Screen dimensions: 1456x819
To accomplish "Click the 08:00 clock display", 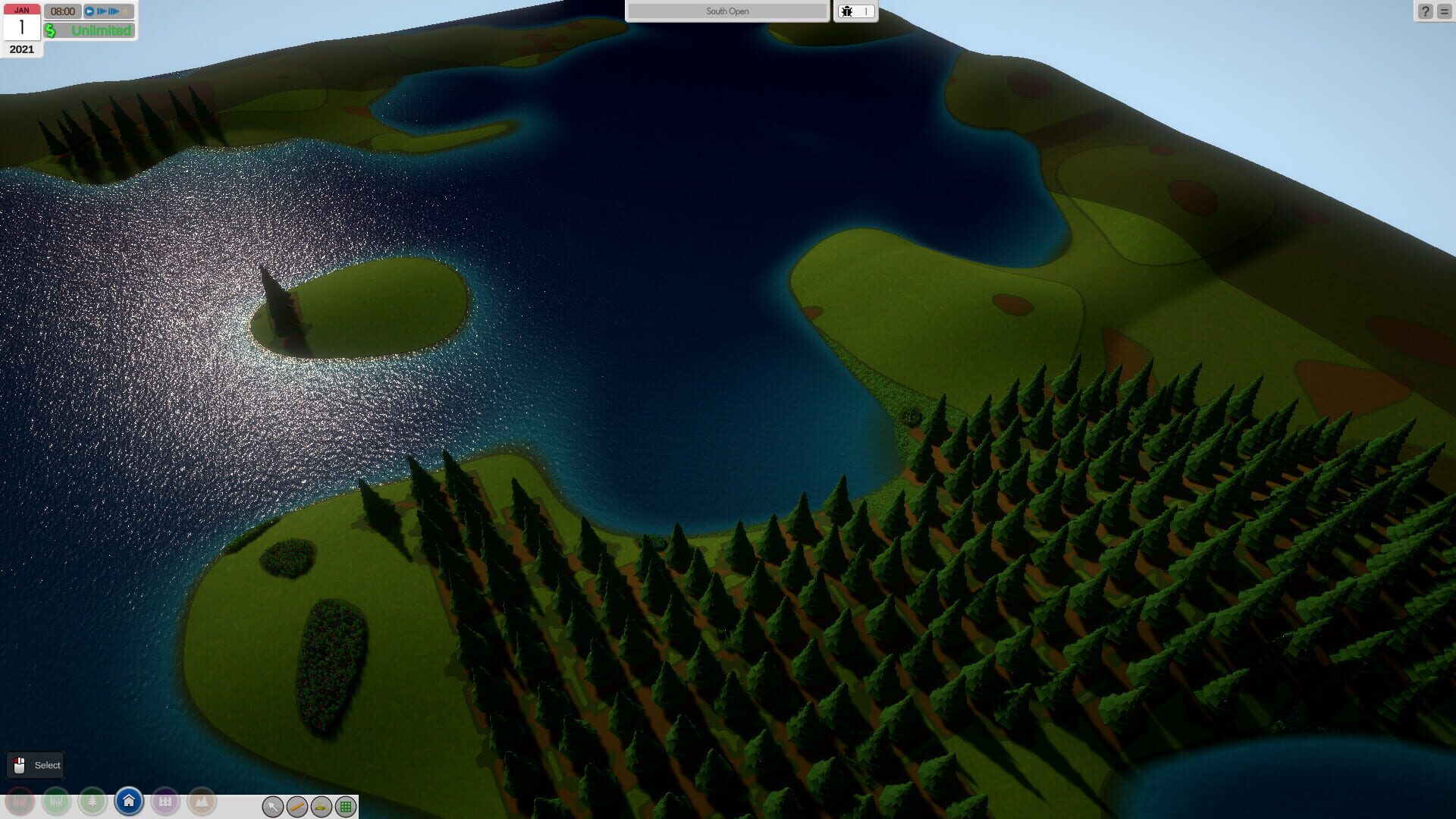I will [x=64, y=11].
